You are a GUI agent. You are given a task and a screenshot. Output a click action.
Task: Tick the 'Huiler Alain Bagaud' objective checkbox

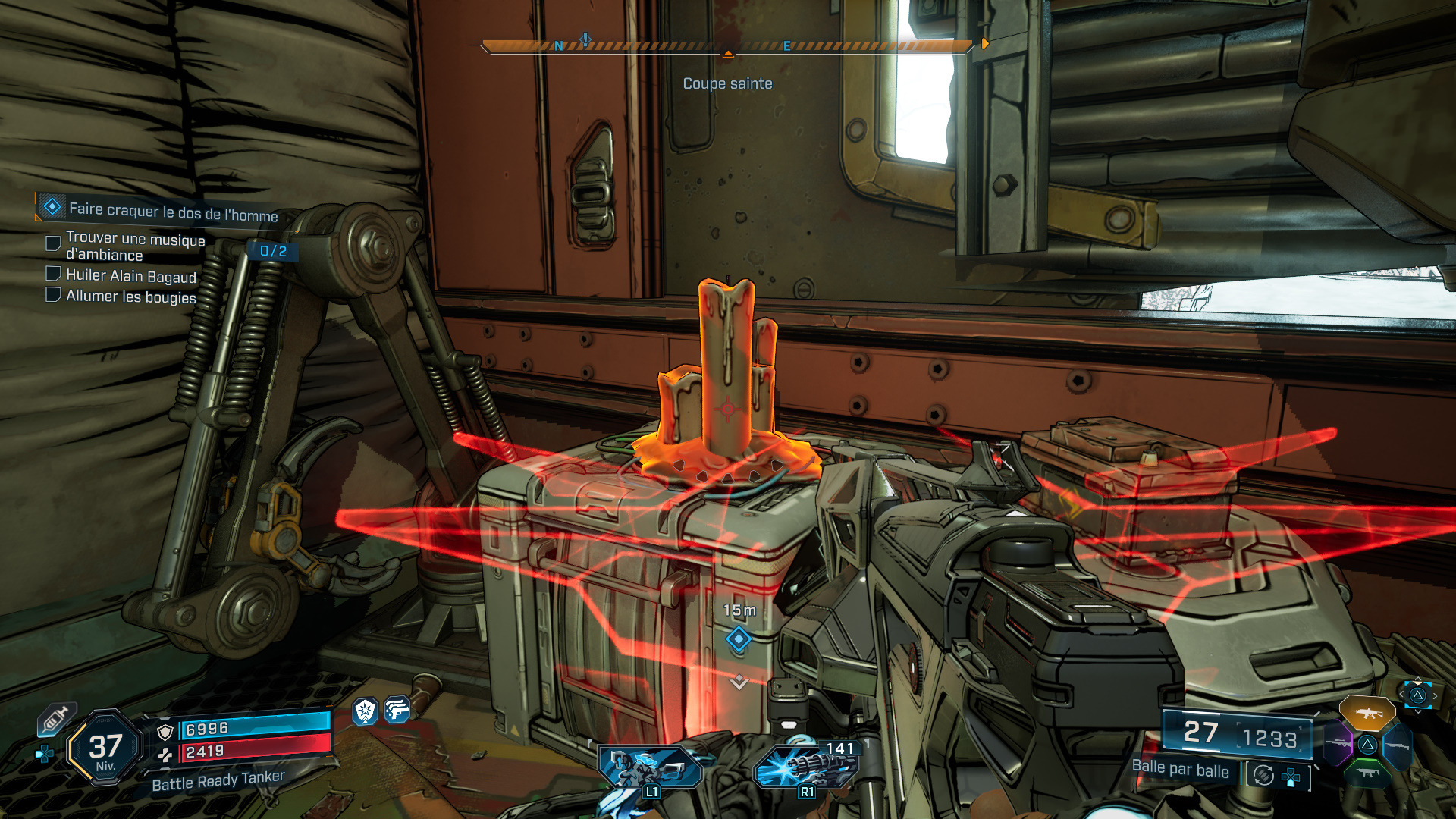point(53,273)
